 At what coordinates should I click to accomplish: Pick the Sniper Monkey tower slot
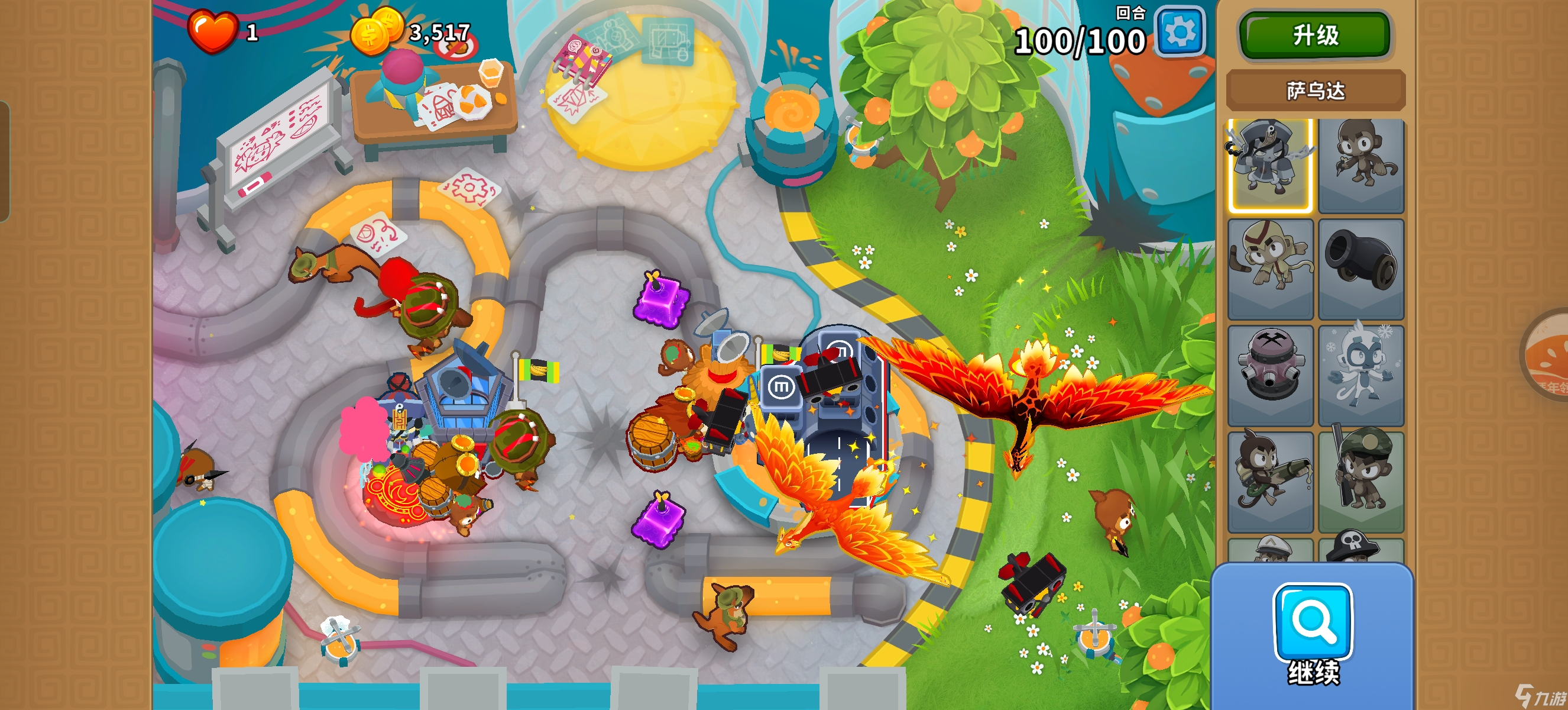1361,481
